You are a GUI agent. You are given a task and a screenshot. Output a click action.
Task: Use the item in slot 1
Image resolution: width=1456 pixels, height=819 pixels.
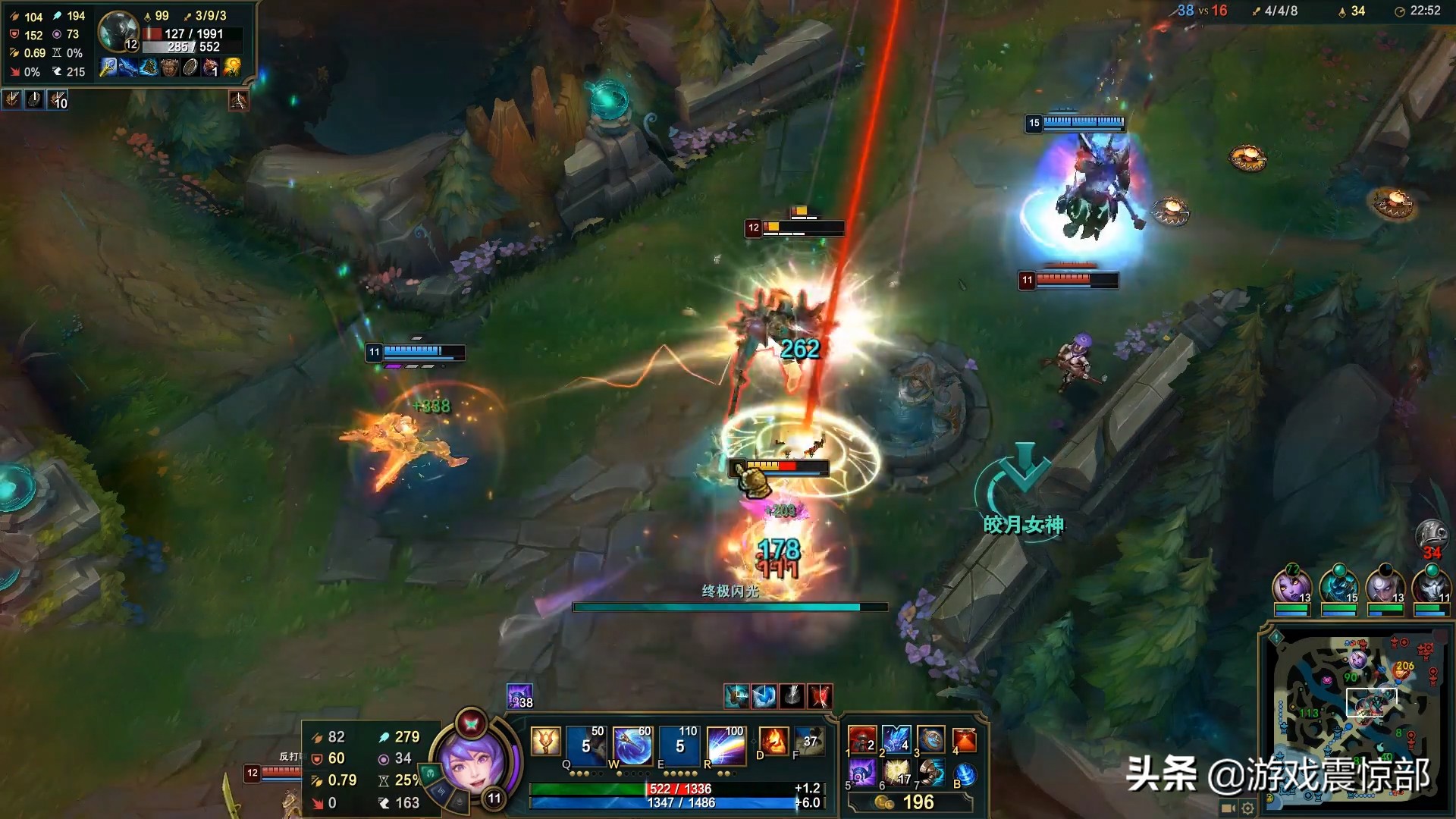click(x=862, y=739)
